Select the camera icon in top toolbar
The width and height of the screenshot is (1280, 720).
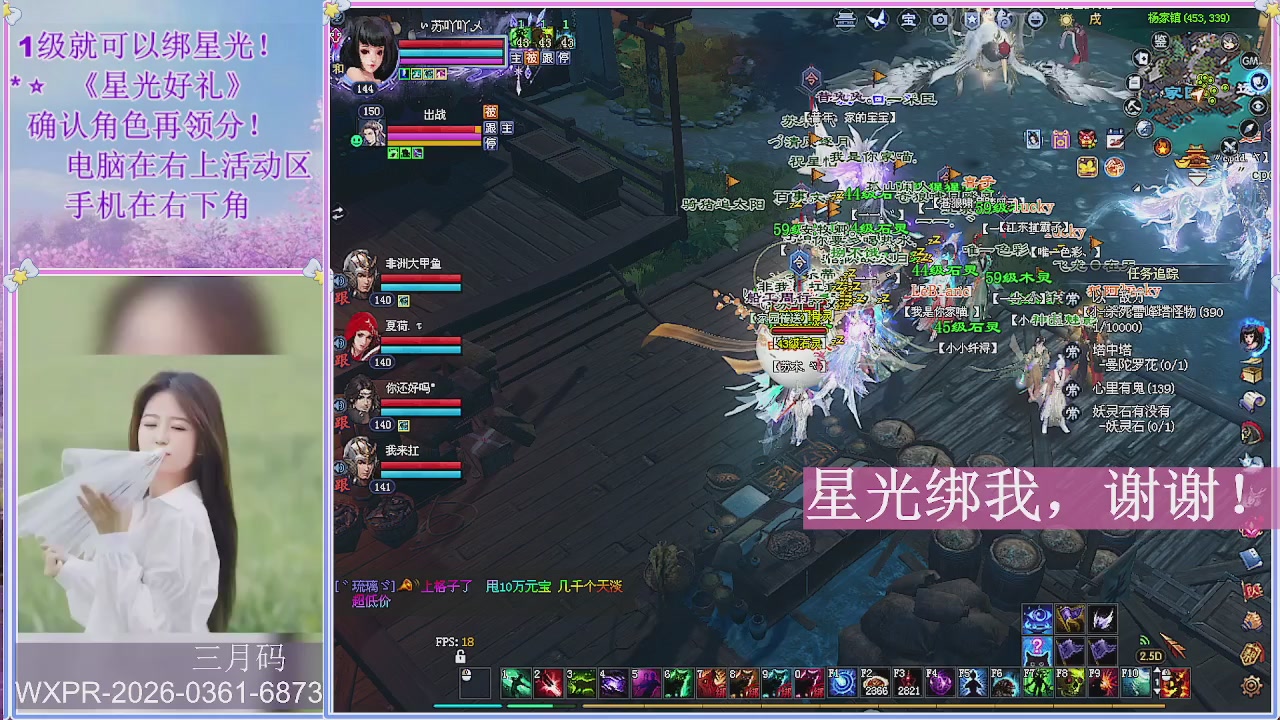tap(939, 19)
